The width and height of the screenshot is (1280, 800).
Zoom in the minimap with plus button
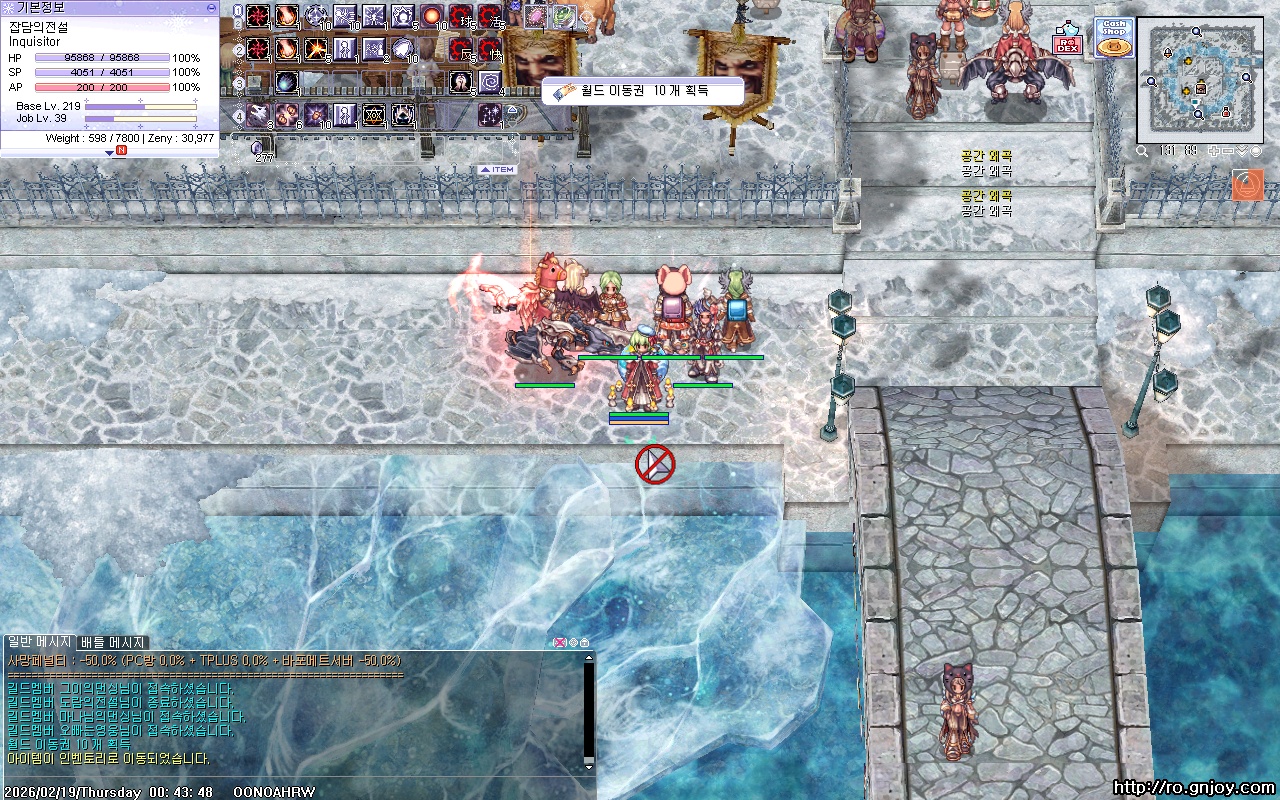(x=1214, y=151)
